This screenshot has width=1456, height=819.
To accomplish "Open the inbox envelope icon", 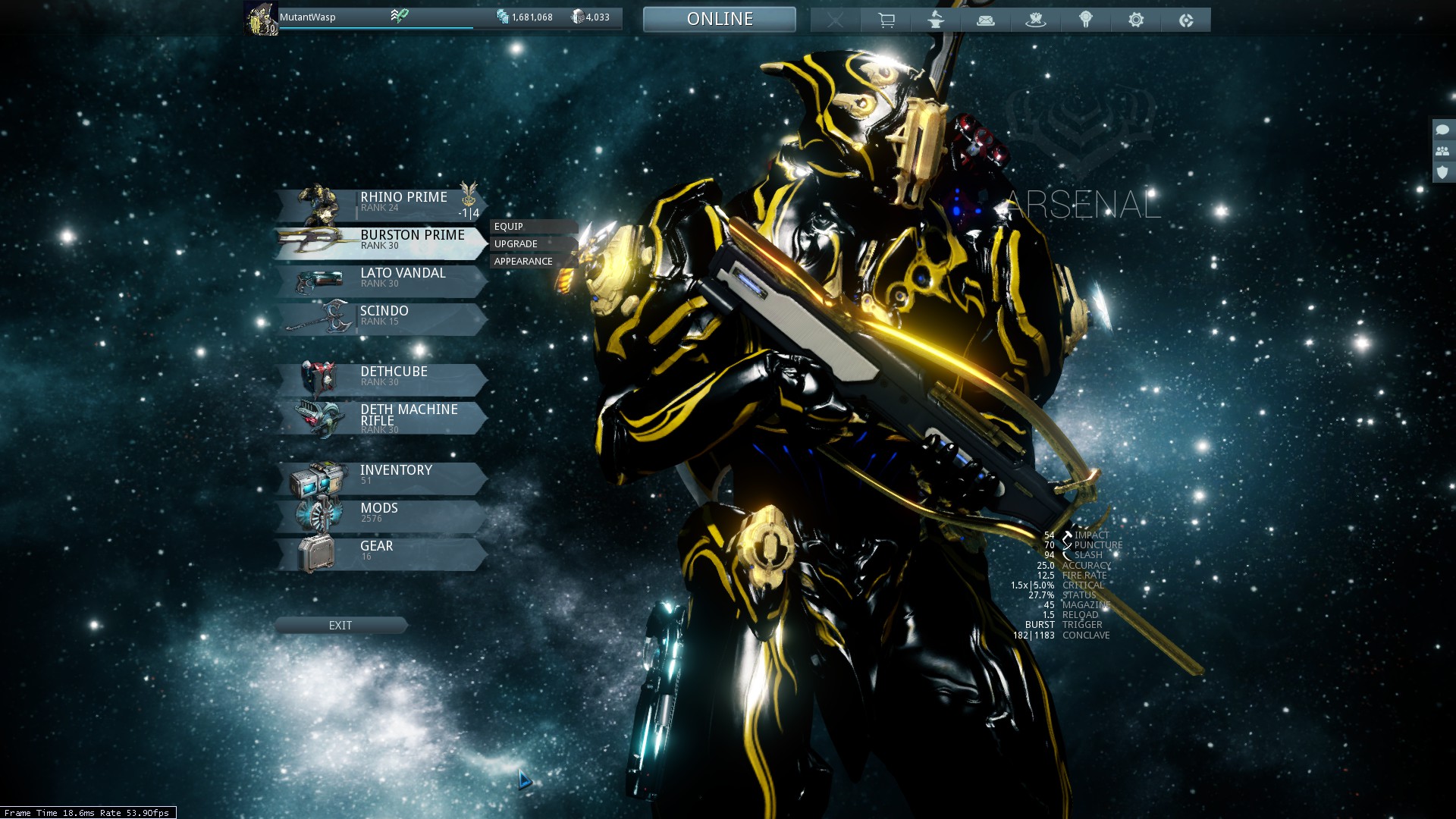I will pos(986,20).
